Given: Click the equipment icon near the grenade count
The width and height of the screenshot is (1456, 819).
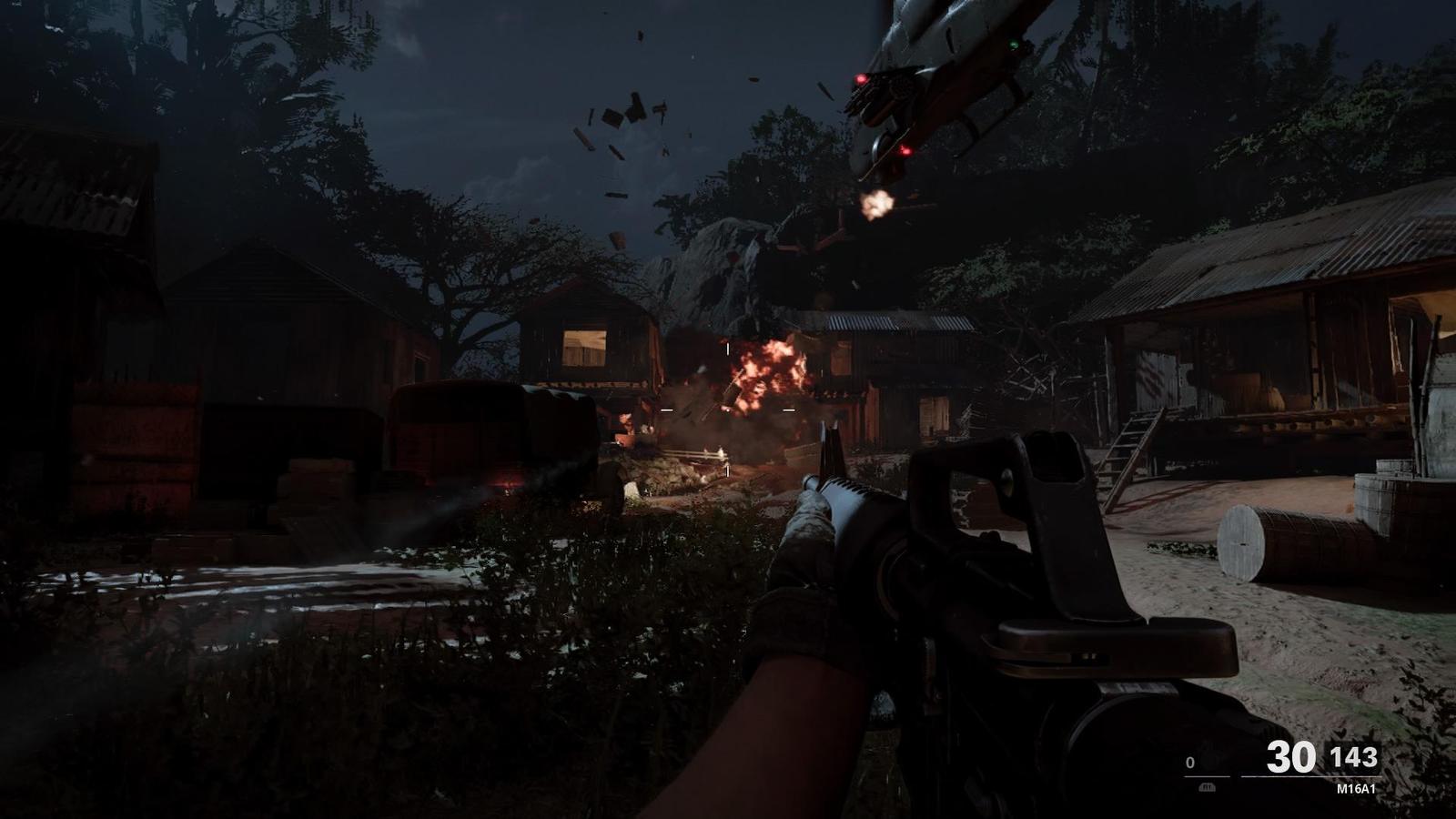Looking at the screenshot, I should tap(1208, 758).
